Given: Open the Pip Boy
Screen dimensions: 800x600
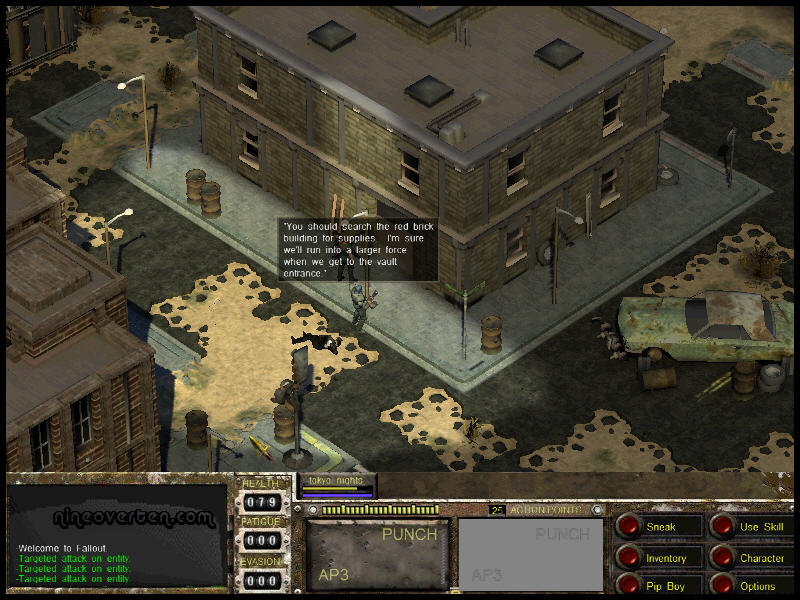Looking at the screenshot, I should [x=629, y=585].
